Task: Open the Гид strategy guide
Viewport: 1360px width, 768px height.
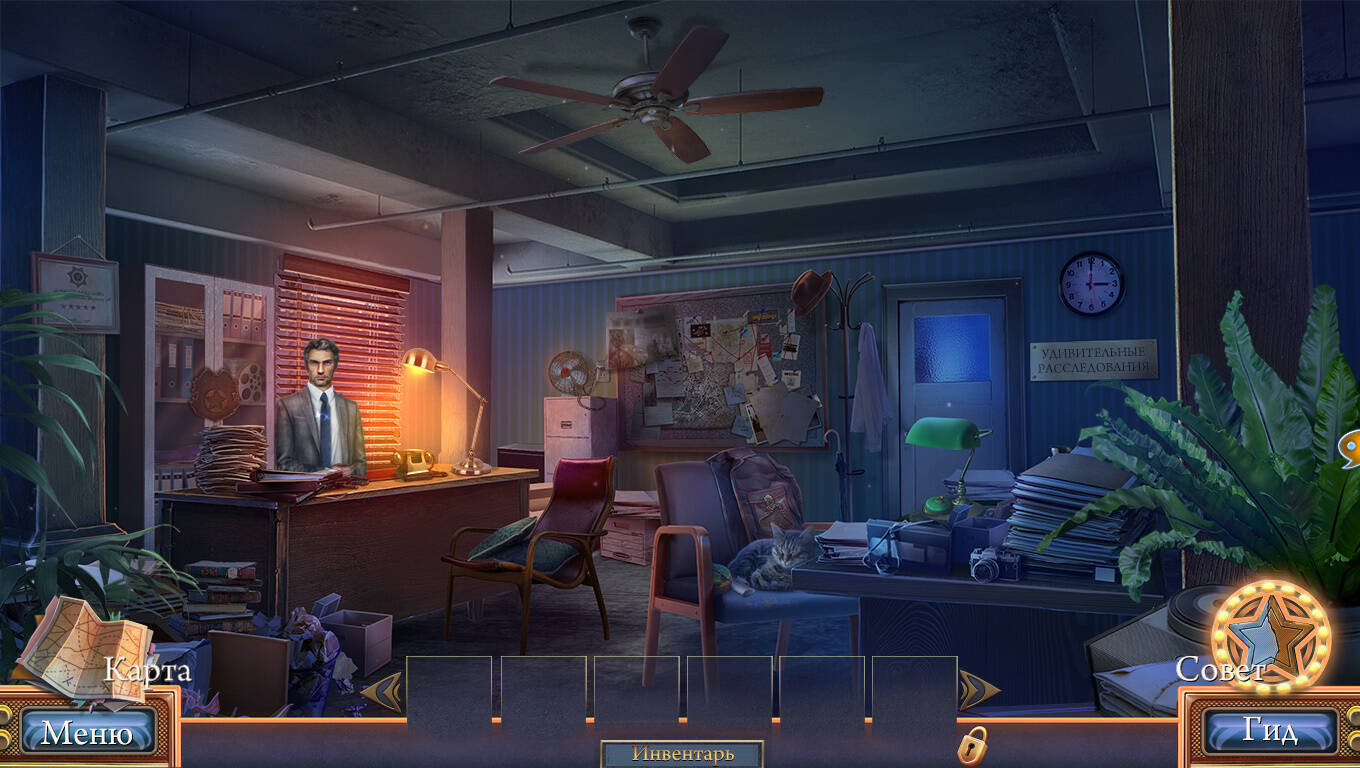Action: coord(1270,731)
